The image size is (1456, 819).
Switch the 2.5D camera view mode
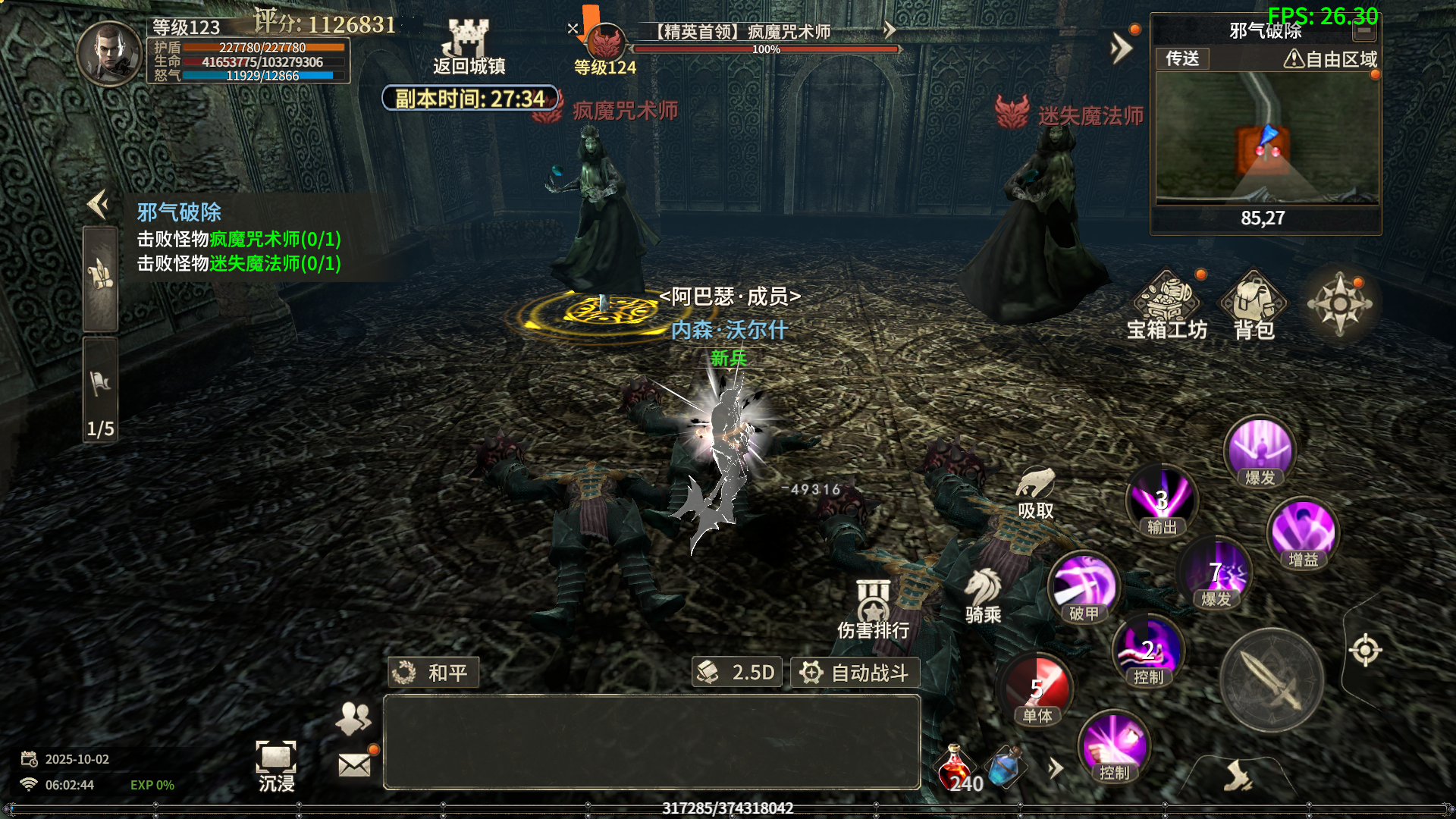[737, 673]
